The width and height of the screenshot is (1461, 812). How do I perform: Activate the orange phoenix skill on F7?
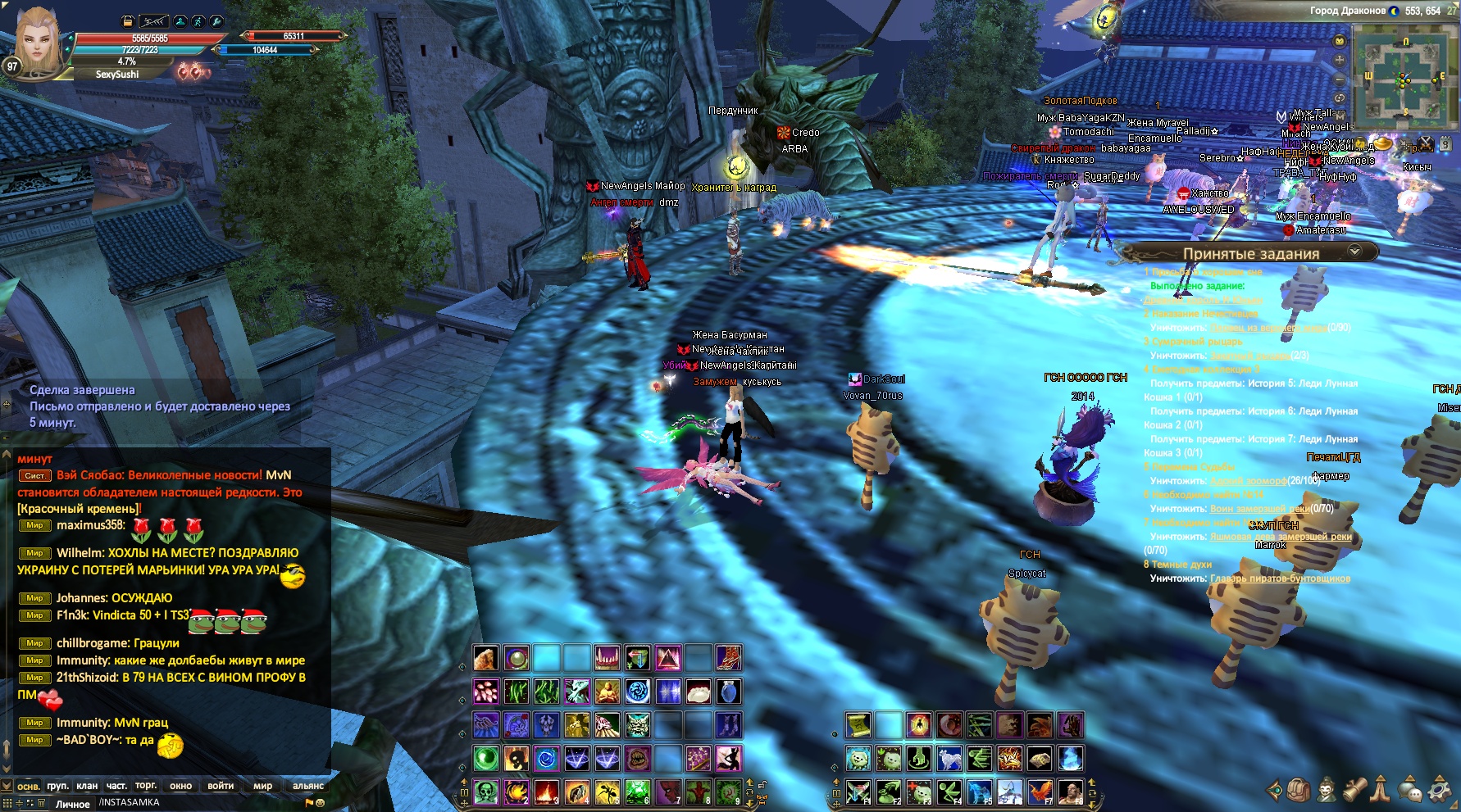click(x=1040, y=792)
